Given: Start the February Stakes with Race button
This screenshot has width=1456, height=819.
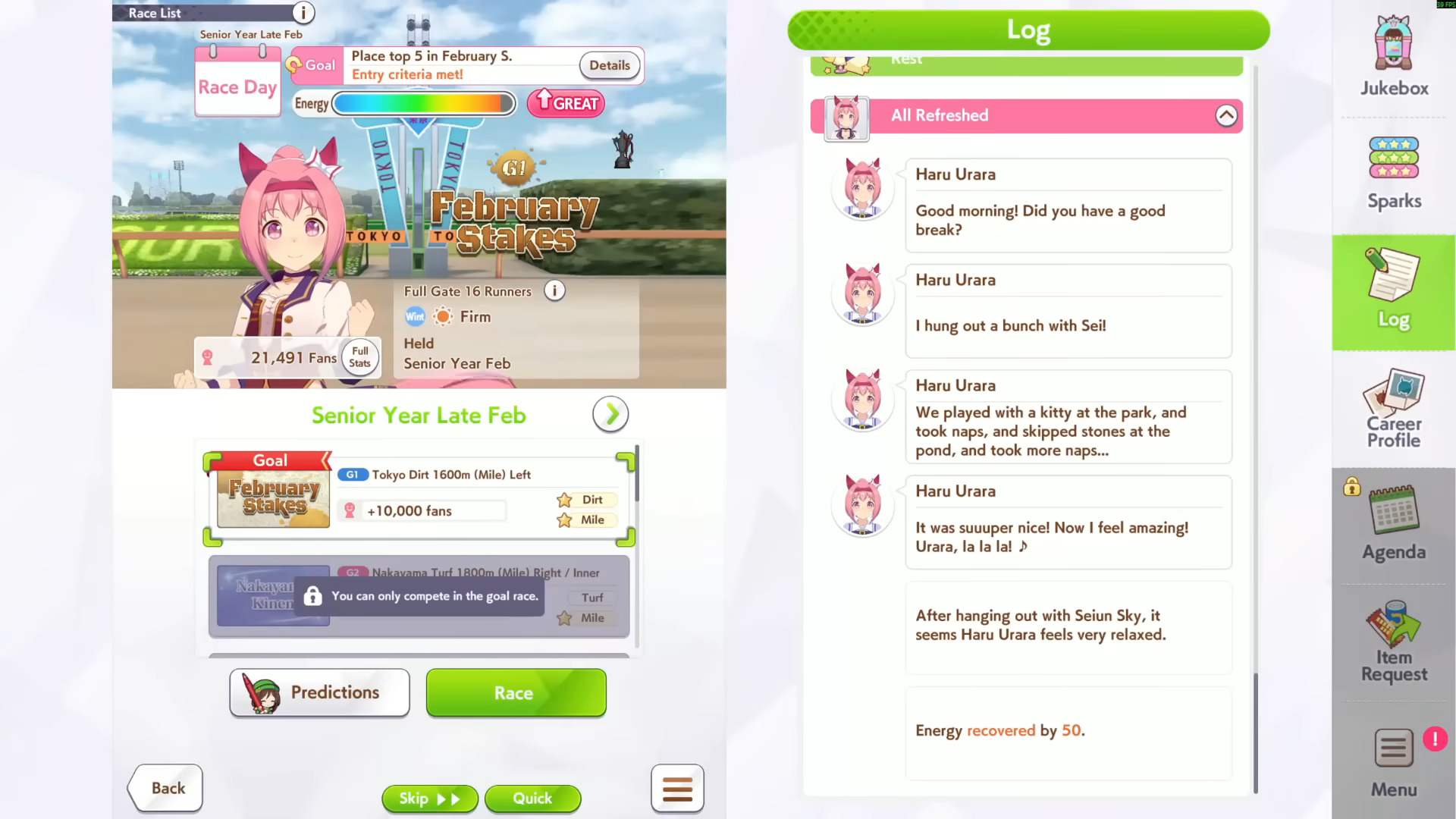Looking at the screenshot, I should pos(516,692).
